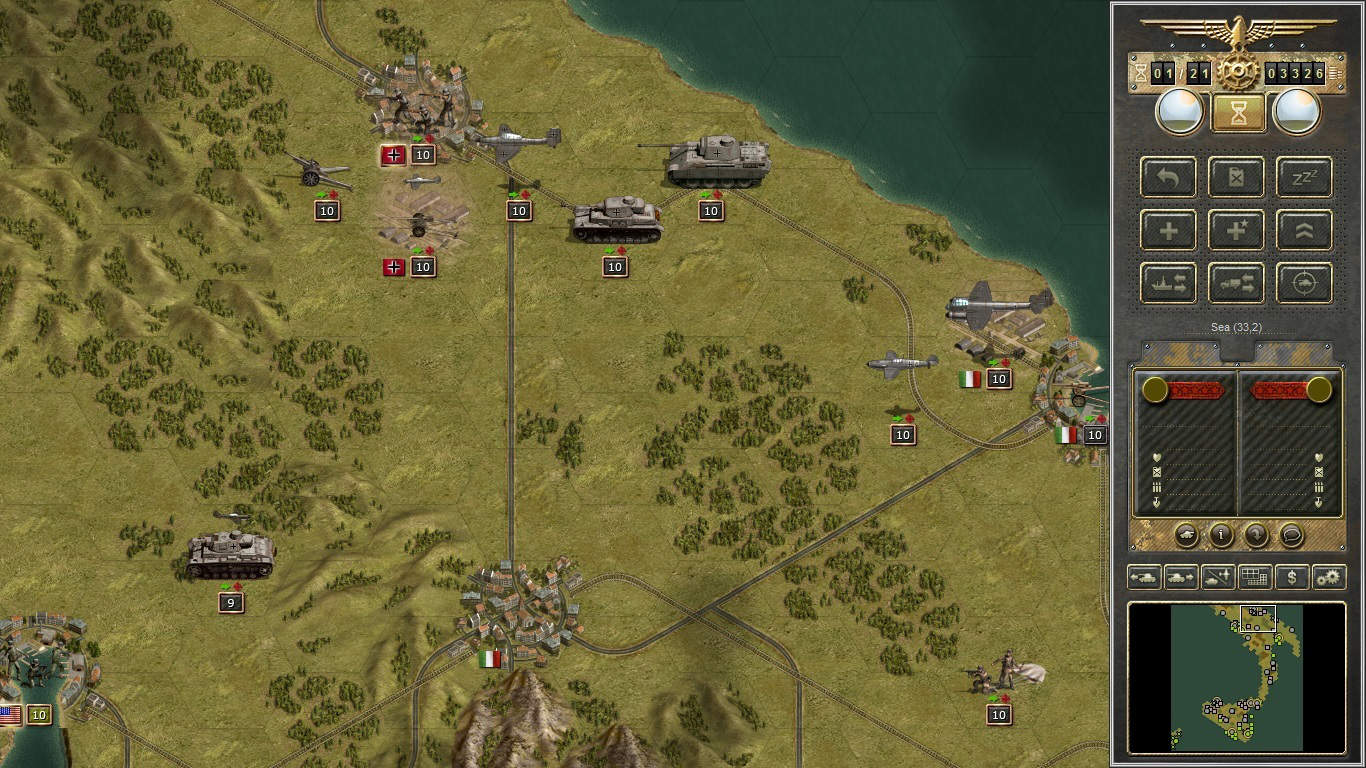This screenshot has width=1366, height=768.
Task: Open the speech bubble message button
Action: click(1291, 535)
